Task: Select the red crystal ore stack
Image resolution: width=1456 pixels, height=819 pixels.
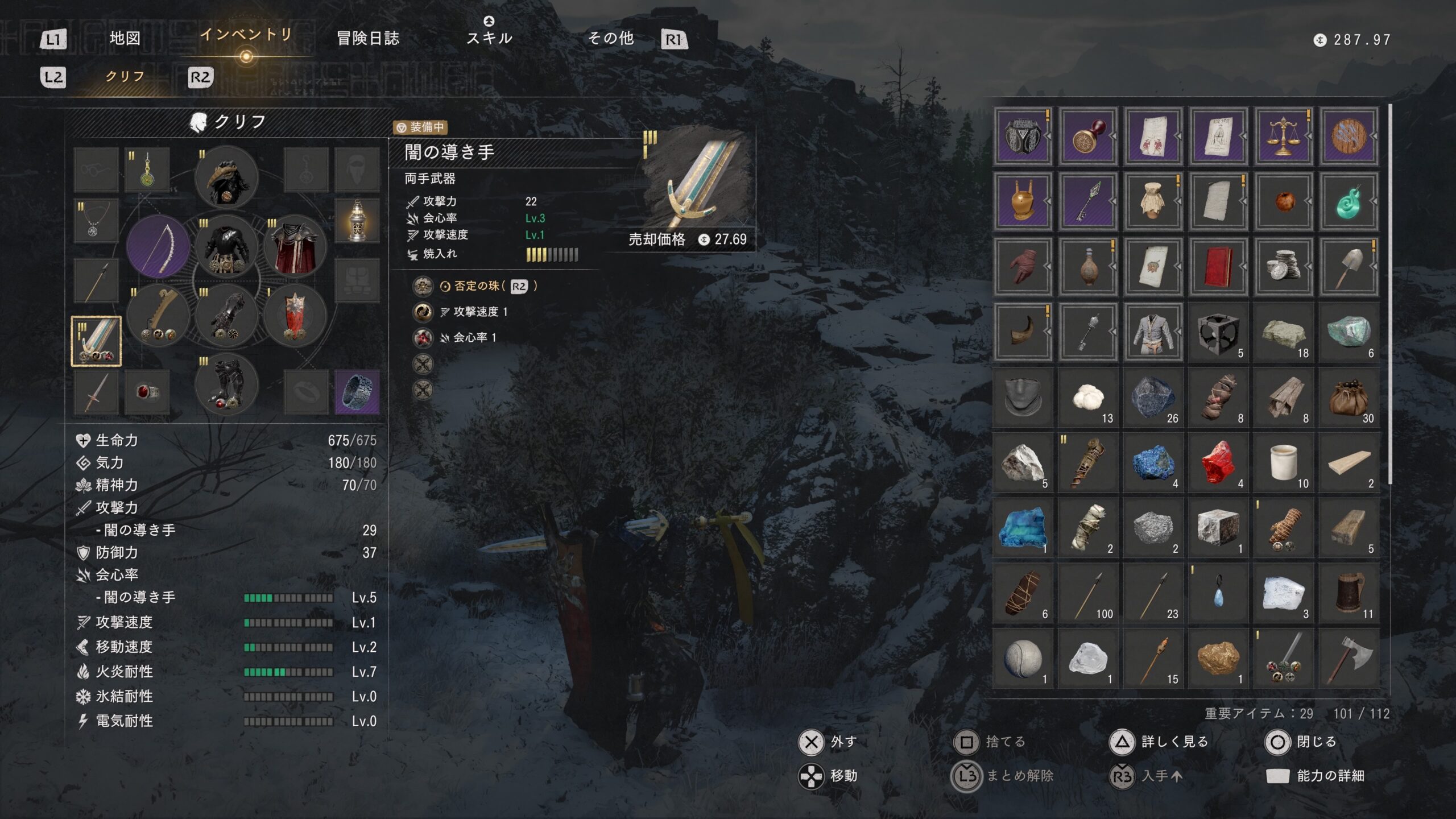Action: [1218, 462]
